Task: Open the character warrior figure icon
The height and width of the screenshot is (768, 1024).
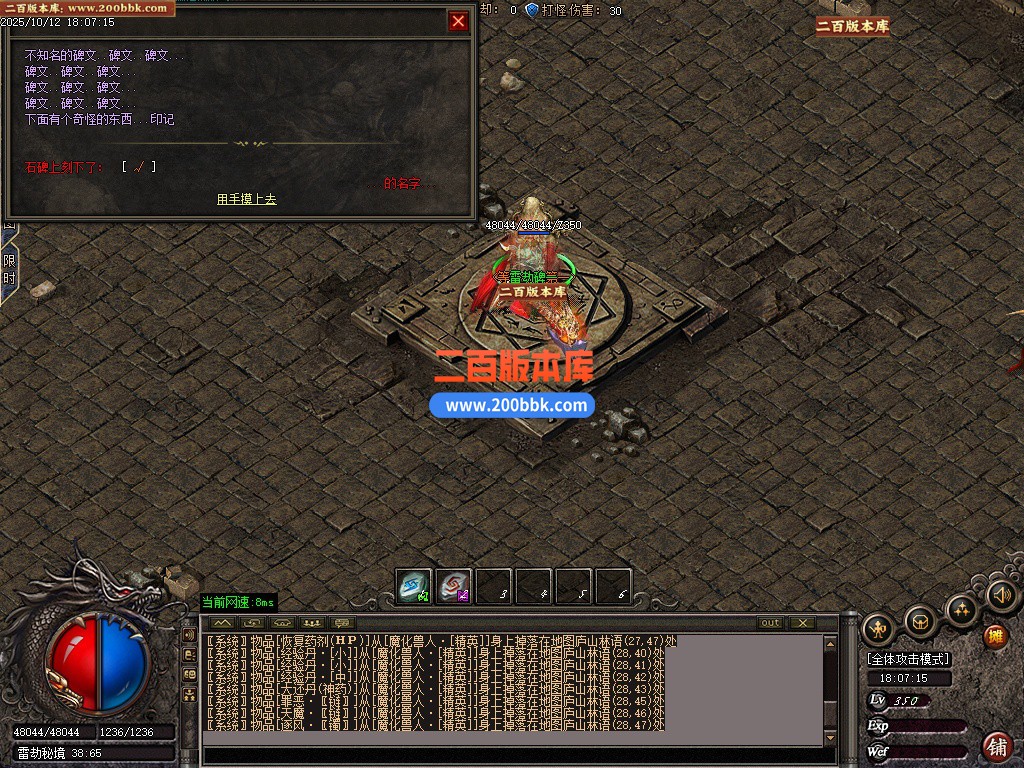Action: [877, 629]
